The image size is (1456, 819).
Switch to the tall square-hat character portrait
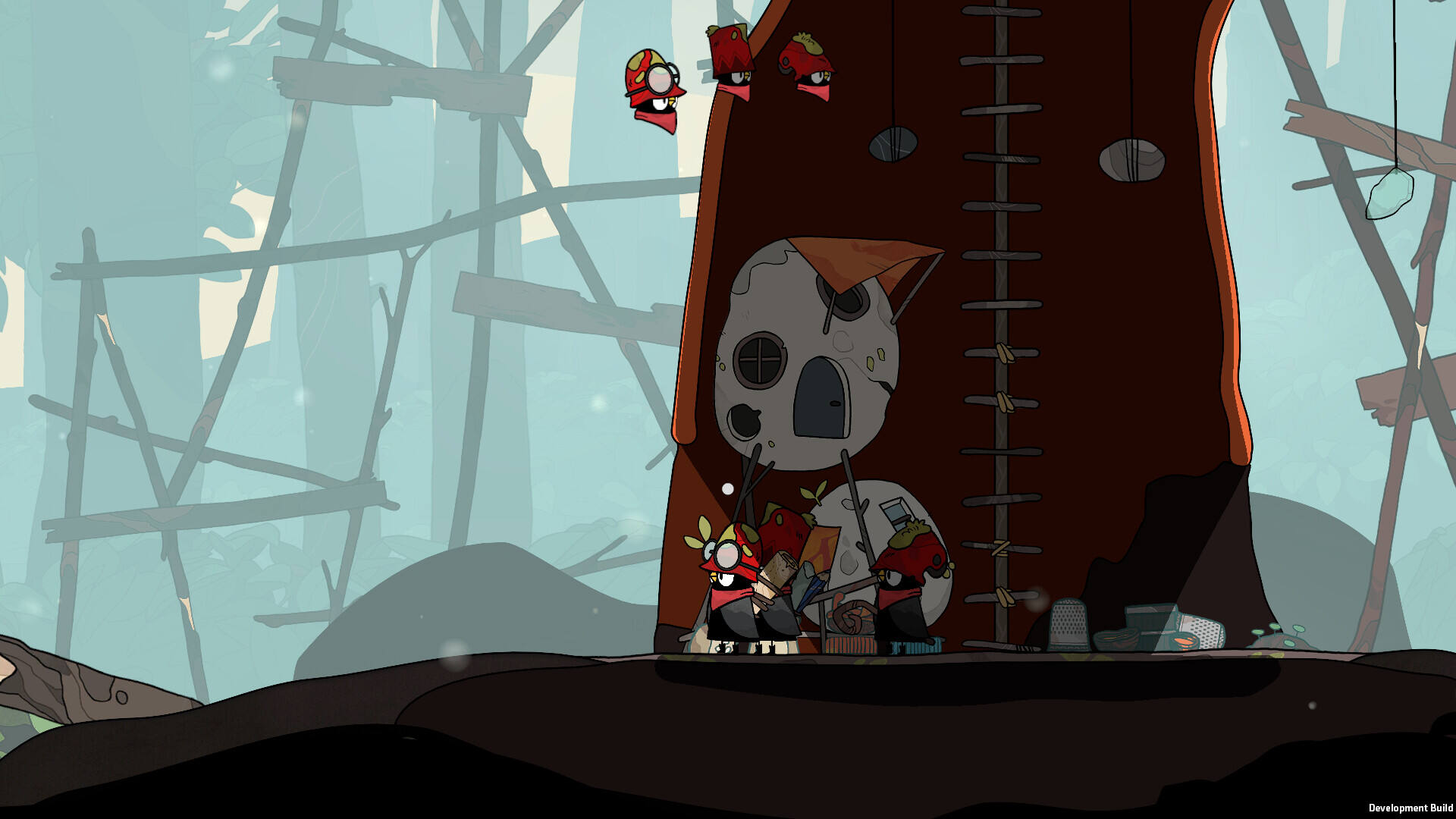(732, 61)
